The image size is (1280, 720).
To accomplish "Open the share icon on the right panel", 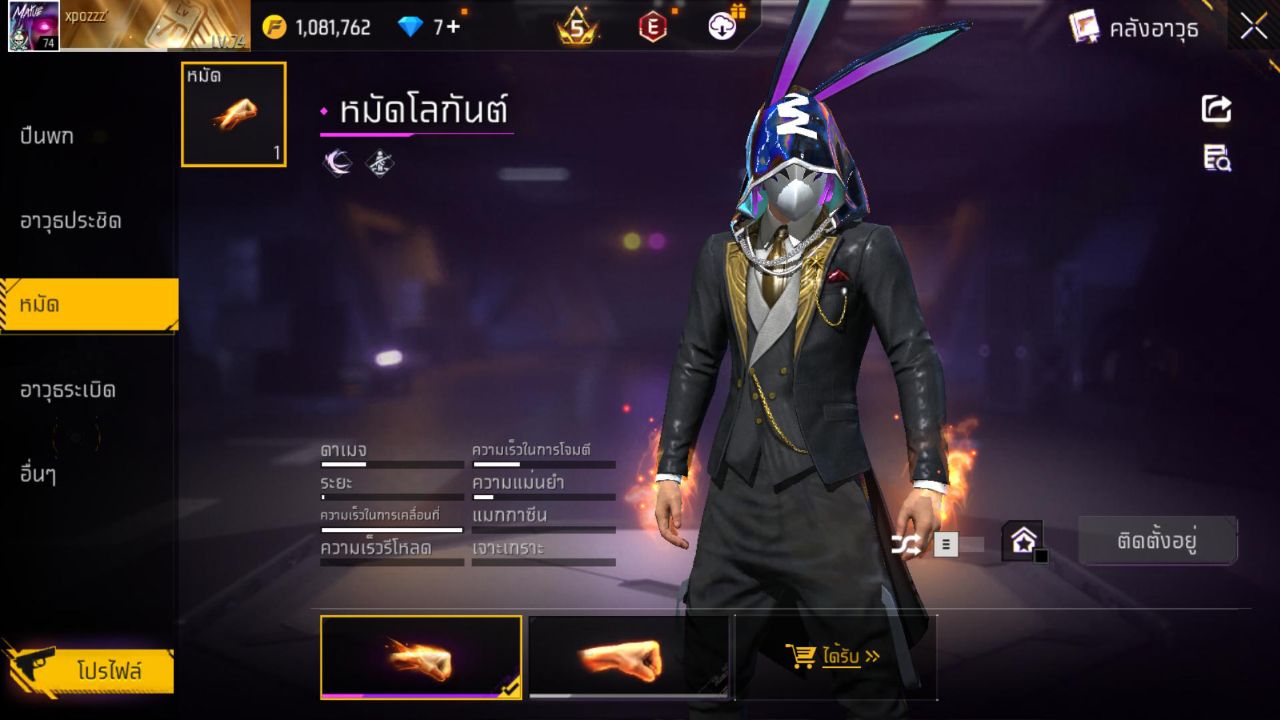I will [x=1215, y=110].
